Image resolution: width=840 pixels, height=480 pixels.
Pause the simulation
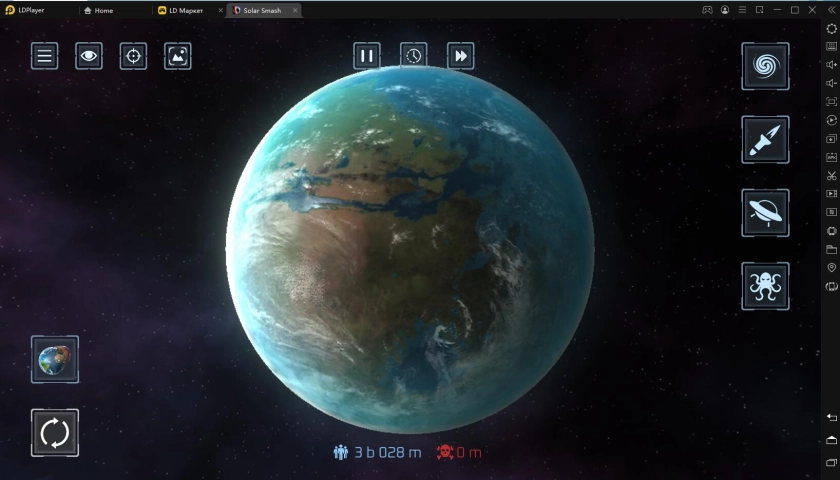pos(367,56)
